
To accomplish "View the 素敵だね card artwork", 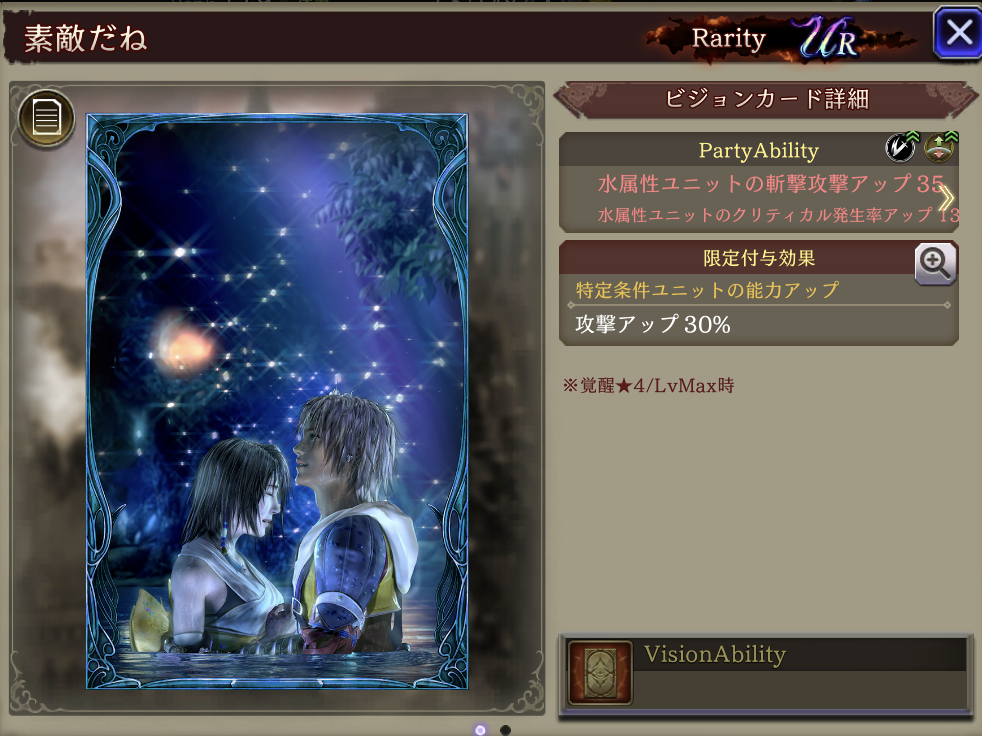I will click(x=277, y=400).
